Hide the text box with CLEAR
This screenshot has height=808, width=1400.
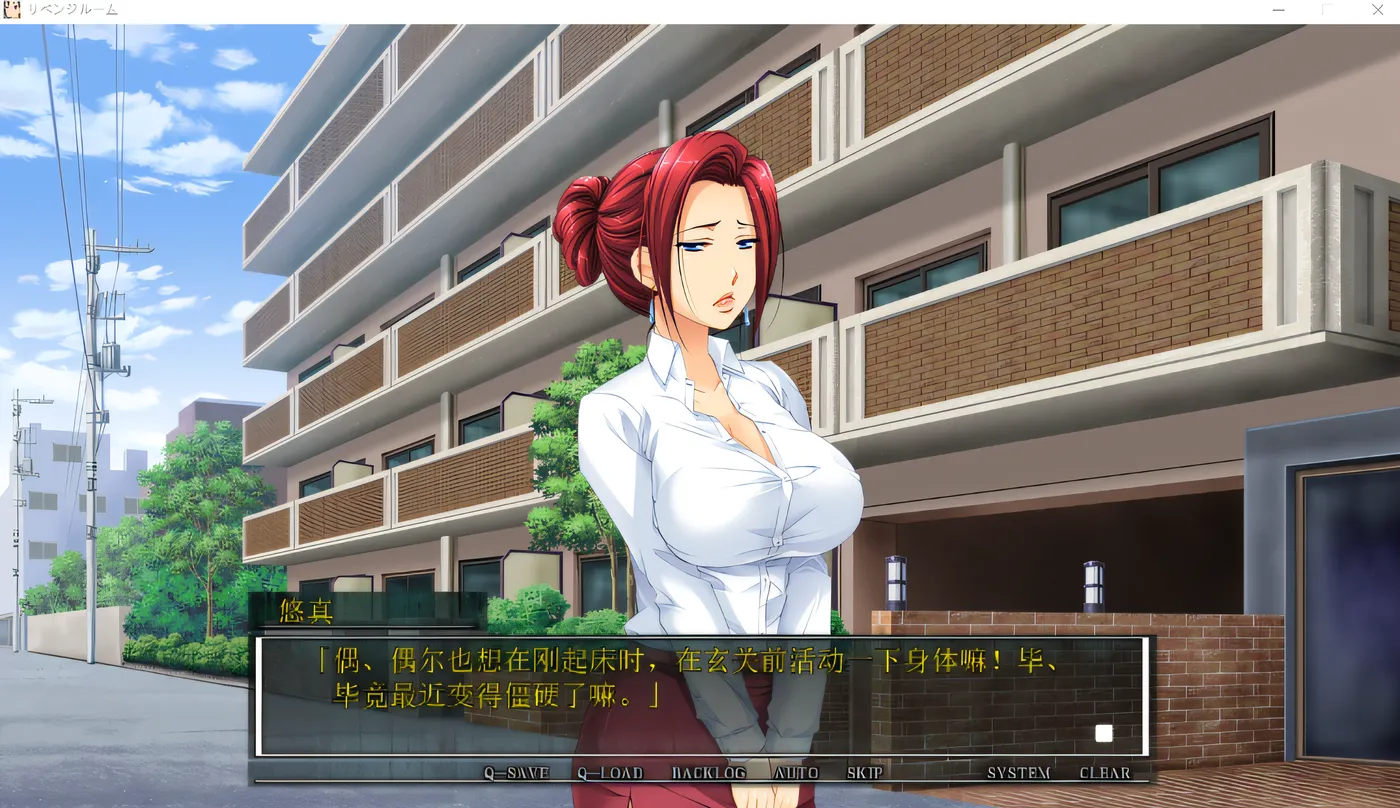click(1105, 773)
